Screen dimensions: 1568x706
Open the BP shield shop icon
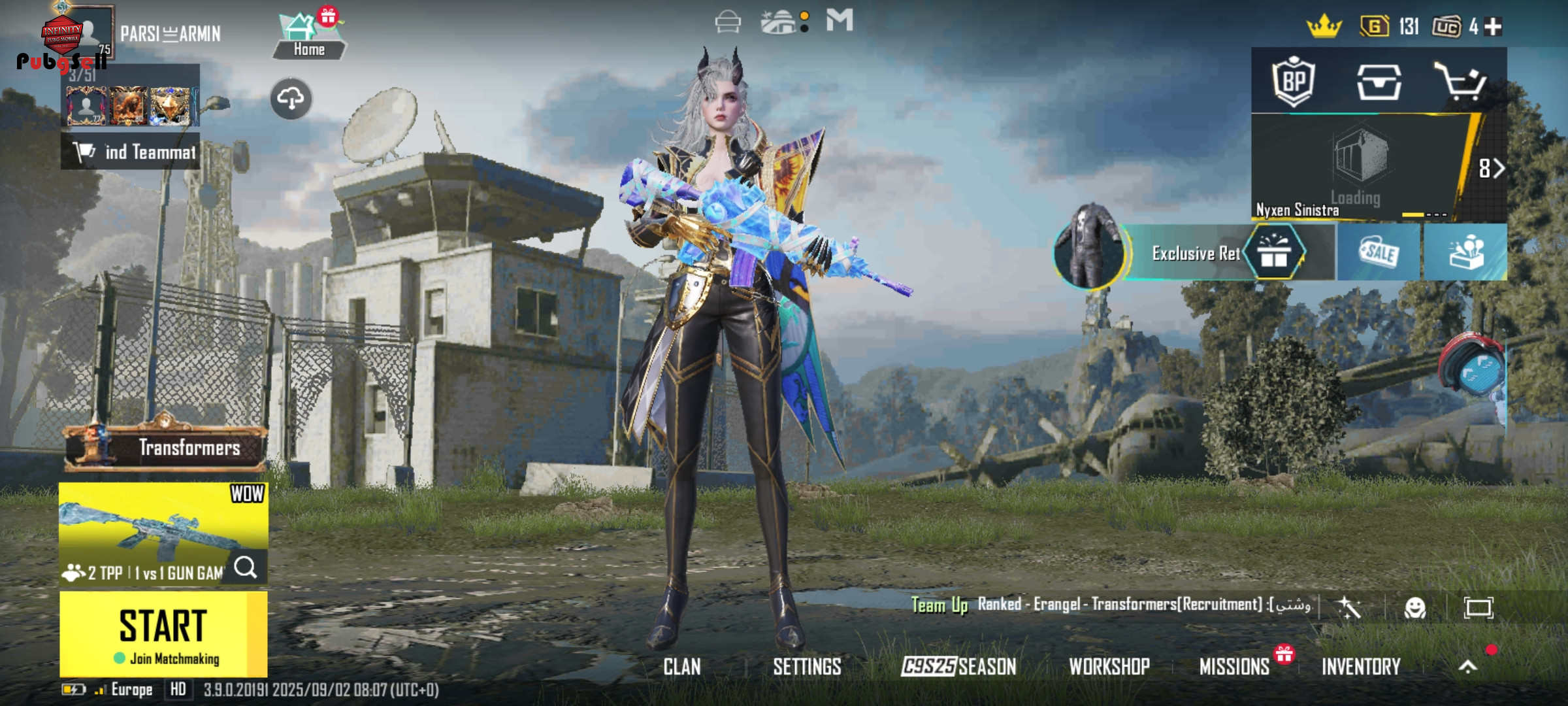[x=1294, y=82]
